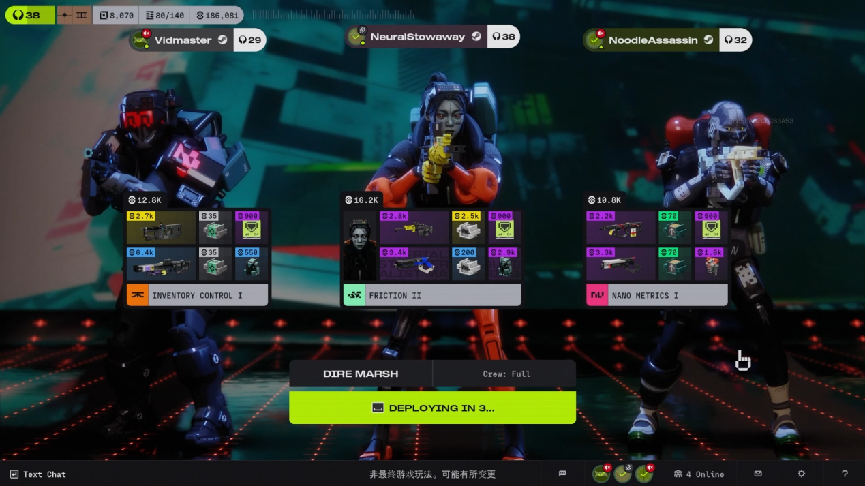Show the 4 Online friends list

click(698, 474)
